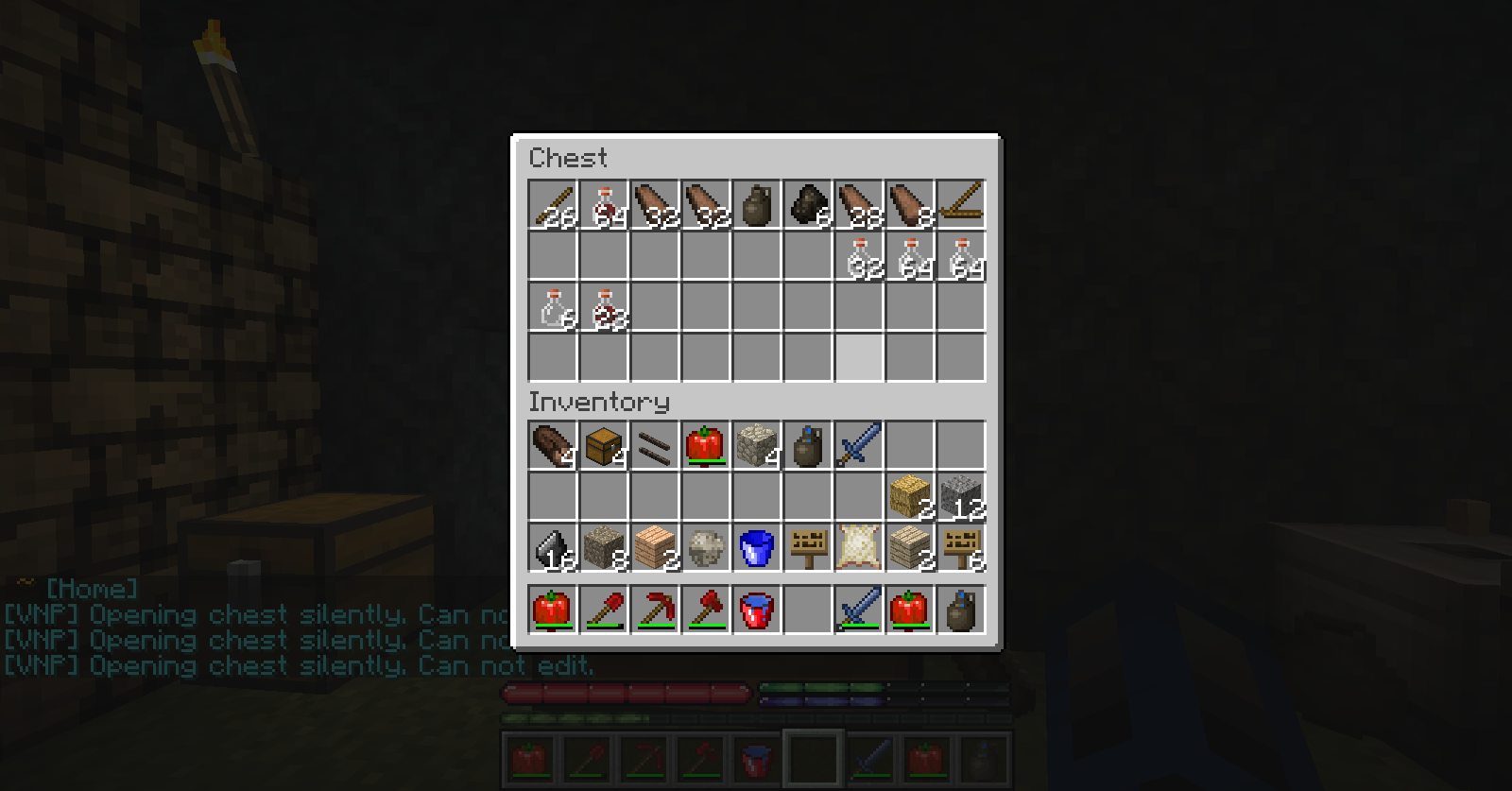Screen dimensions: 1512x791
Task: Take the stack of 26 sticks from chest
Action: (553, 205)
